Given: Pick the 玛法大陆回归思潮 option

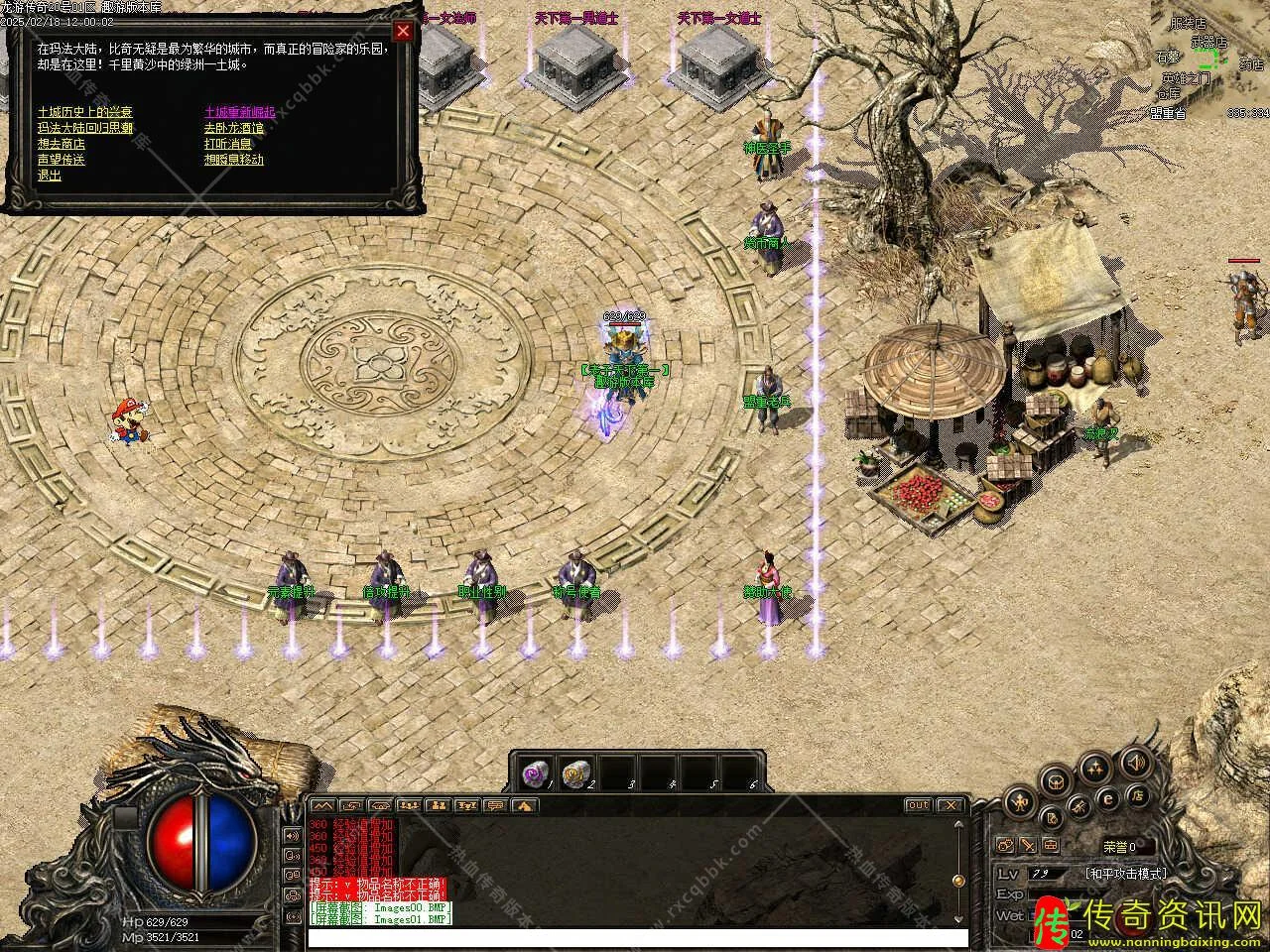Looking at the screenshot, I should [x=84, y=128].
